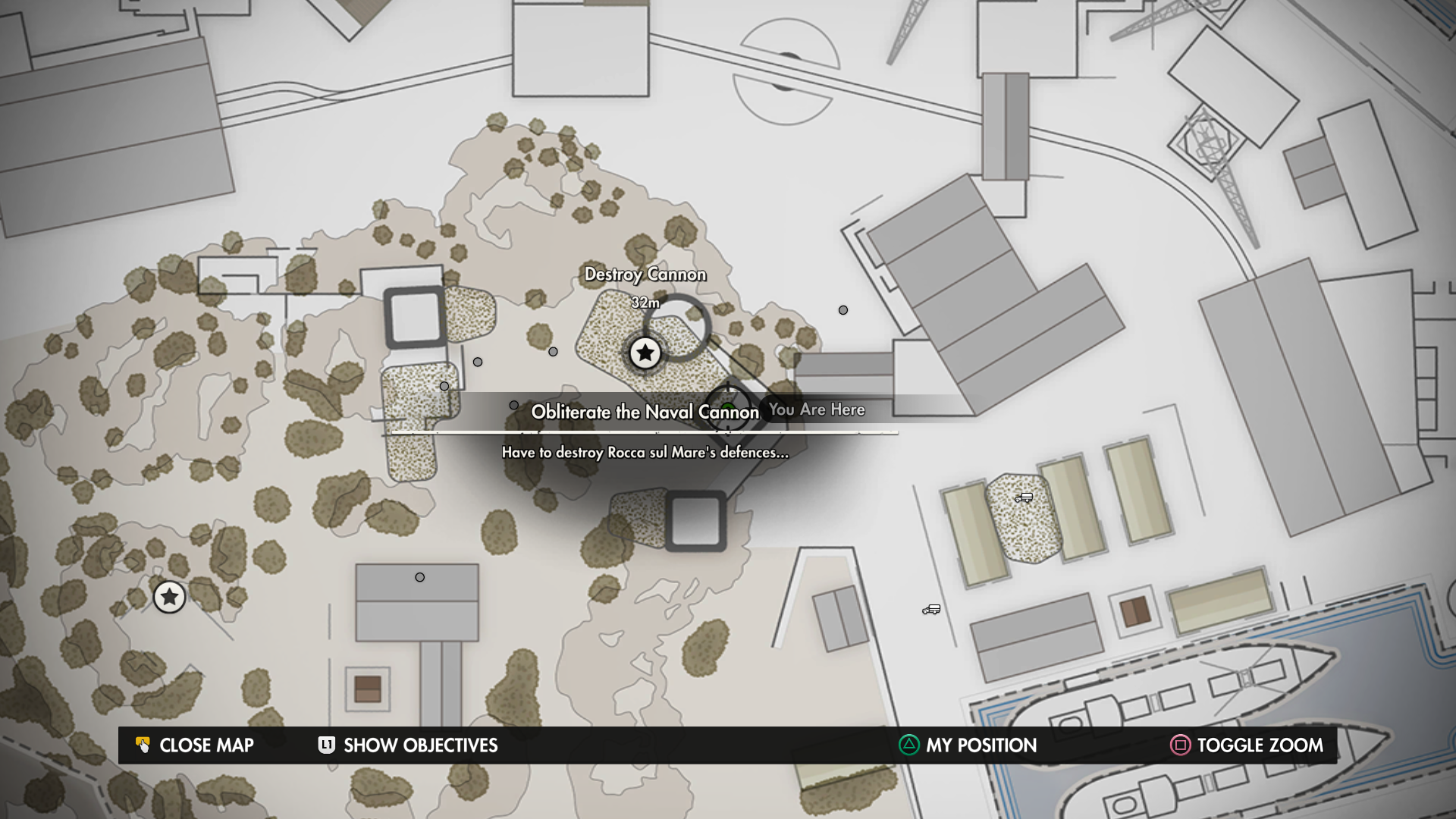
Task: Select the truck icon near the docks
Action: (931, 610)
